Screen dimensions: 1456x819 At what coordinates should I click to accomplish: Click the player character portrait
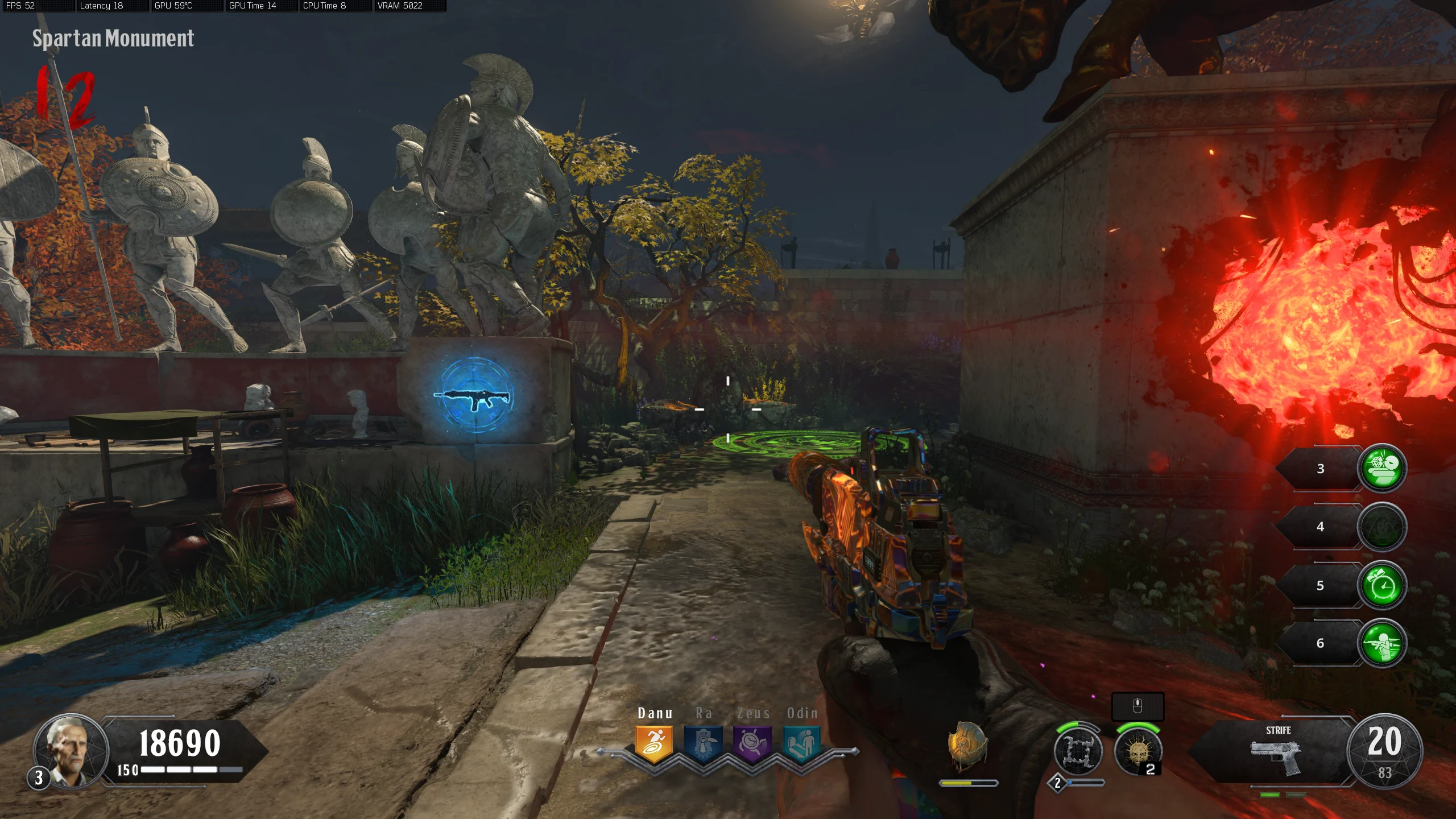tap(71, 750)
